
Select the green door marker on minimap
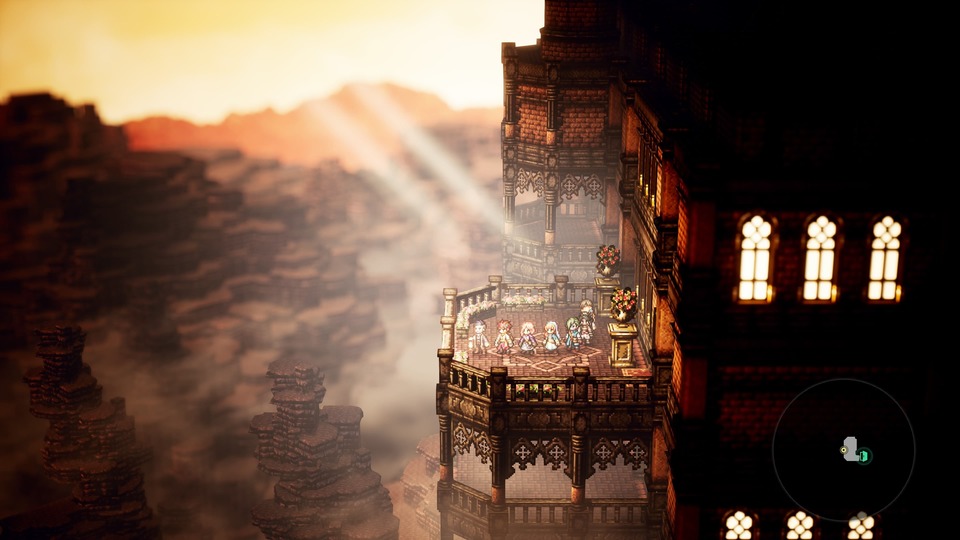pyautogui.click(x=864, y=456)
